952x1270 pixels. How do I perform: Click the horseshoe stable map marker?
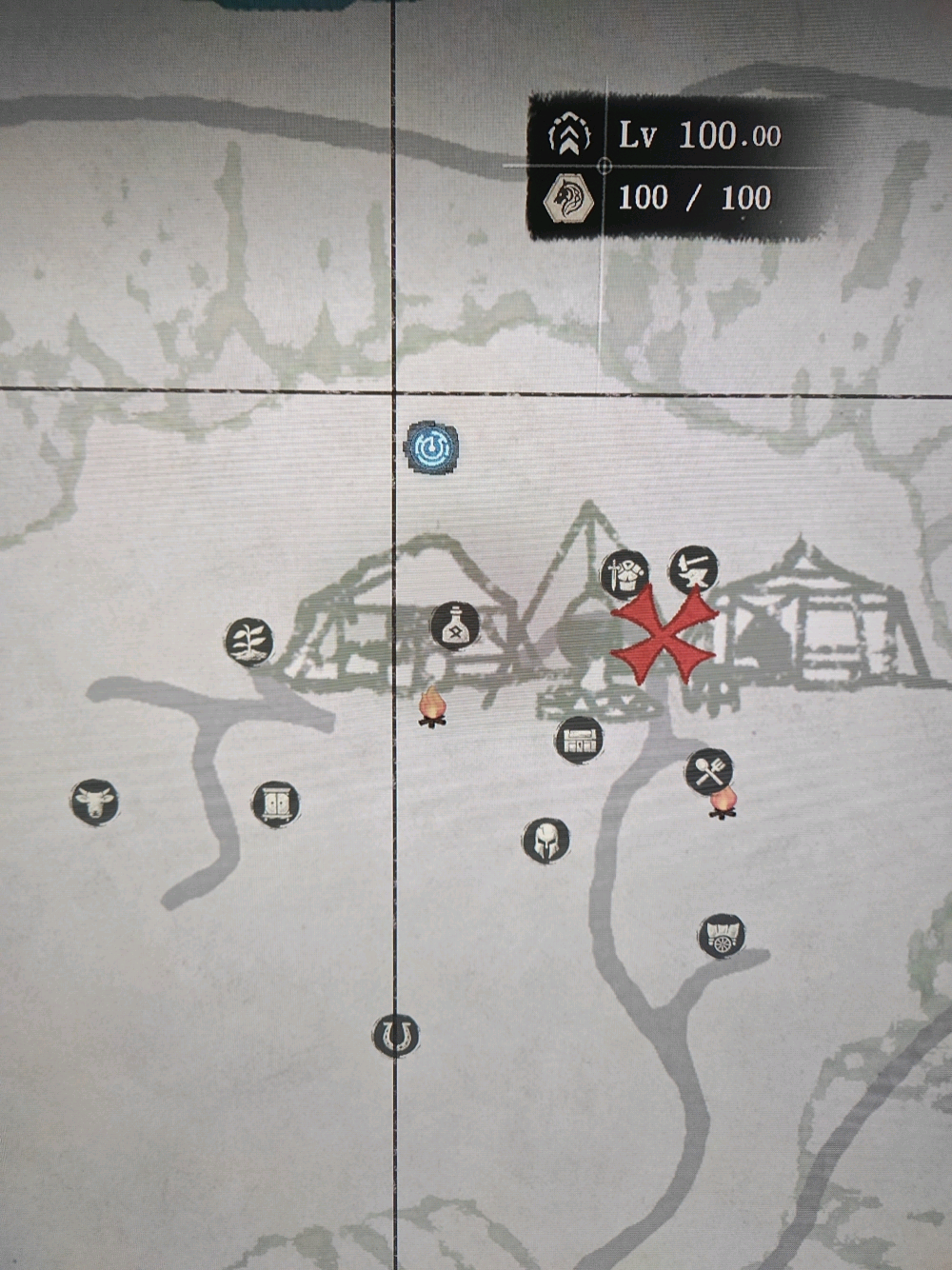396,1035
